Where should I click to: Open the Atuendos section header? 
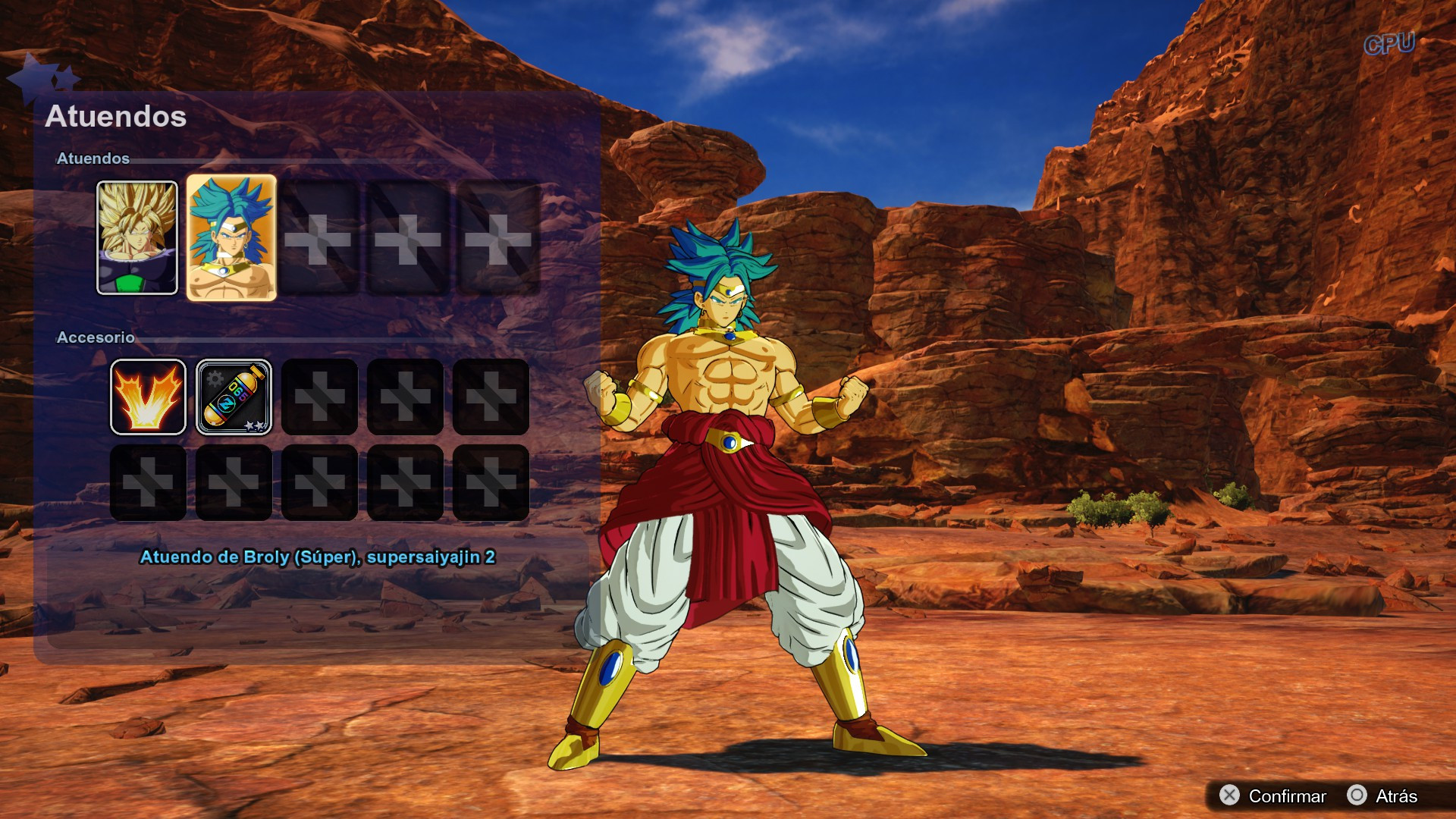pyautogui.click(x=96, y=160)
